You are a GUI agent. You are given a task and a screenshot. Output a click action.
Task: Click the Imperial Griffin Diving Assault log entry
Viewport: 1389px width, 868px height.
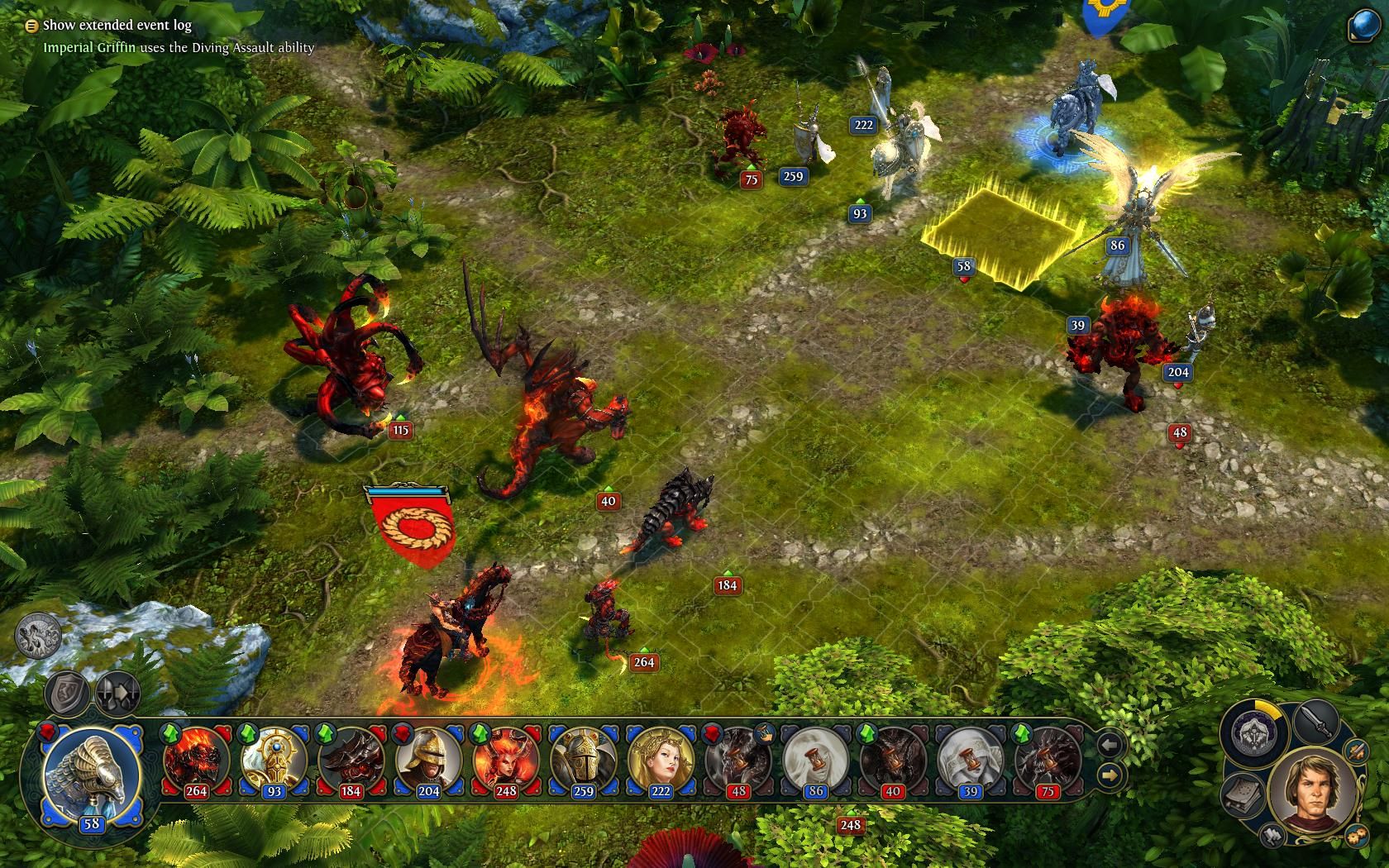tap(179, 50)
